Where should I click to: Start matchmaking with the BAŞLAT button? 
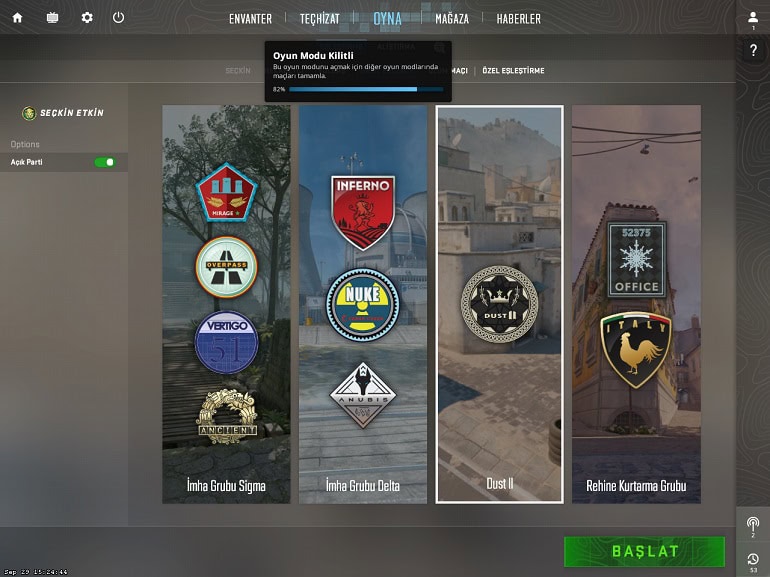click(x=644, y=551)
